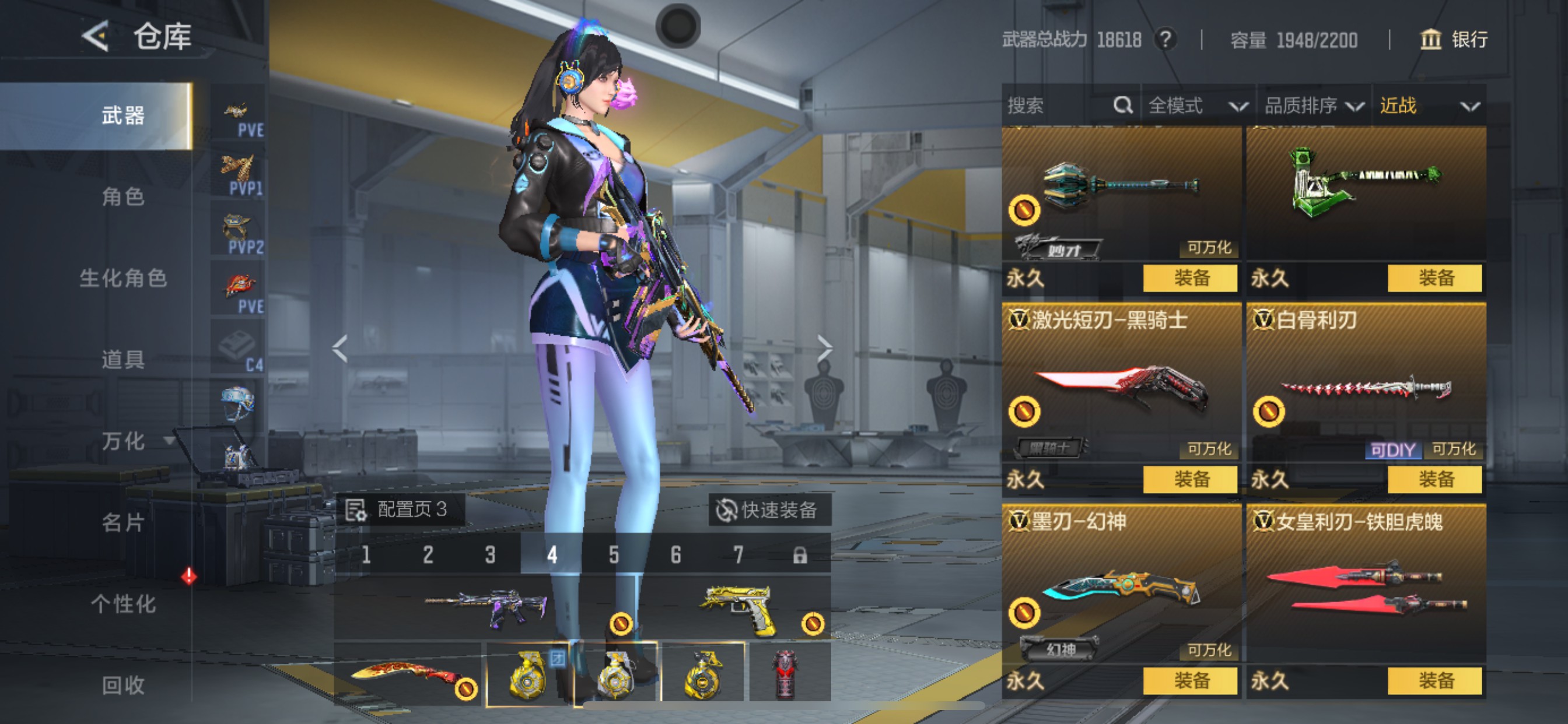Show the weapon power help question mark

pos(1165,40)
